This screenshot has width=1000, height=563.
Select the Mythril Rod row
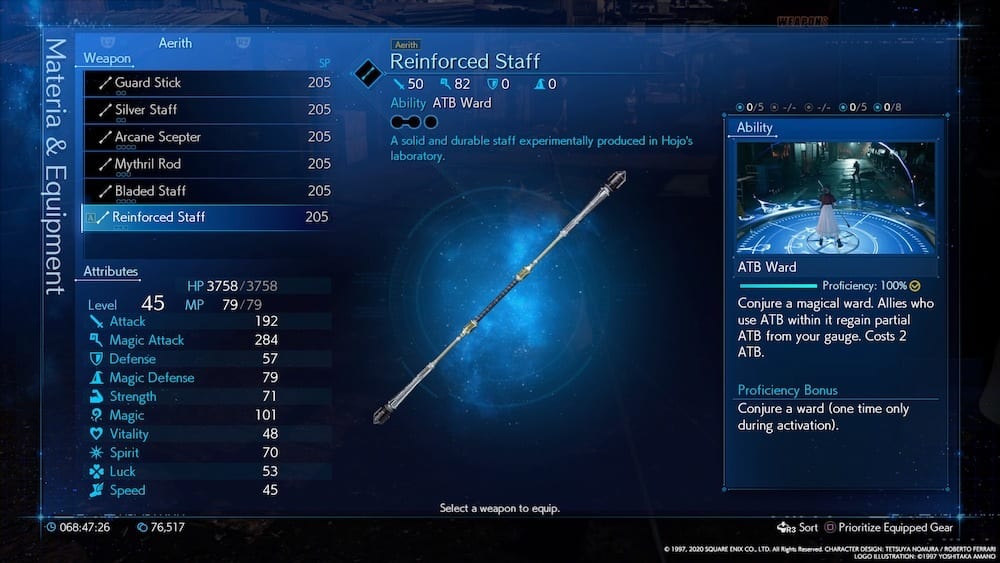206,164
